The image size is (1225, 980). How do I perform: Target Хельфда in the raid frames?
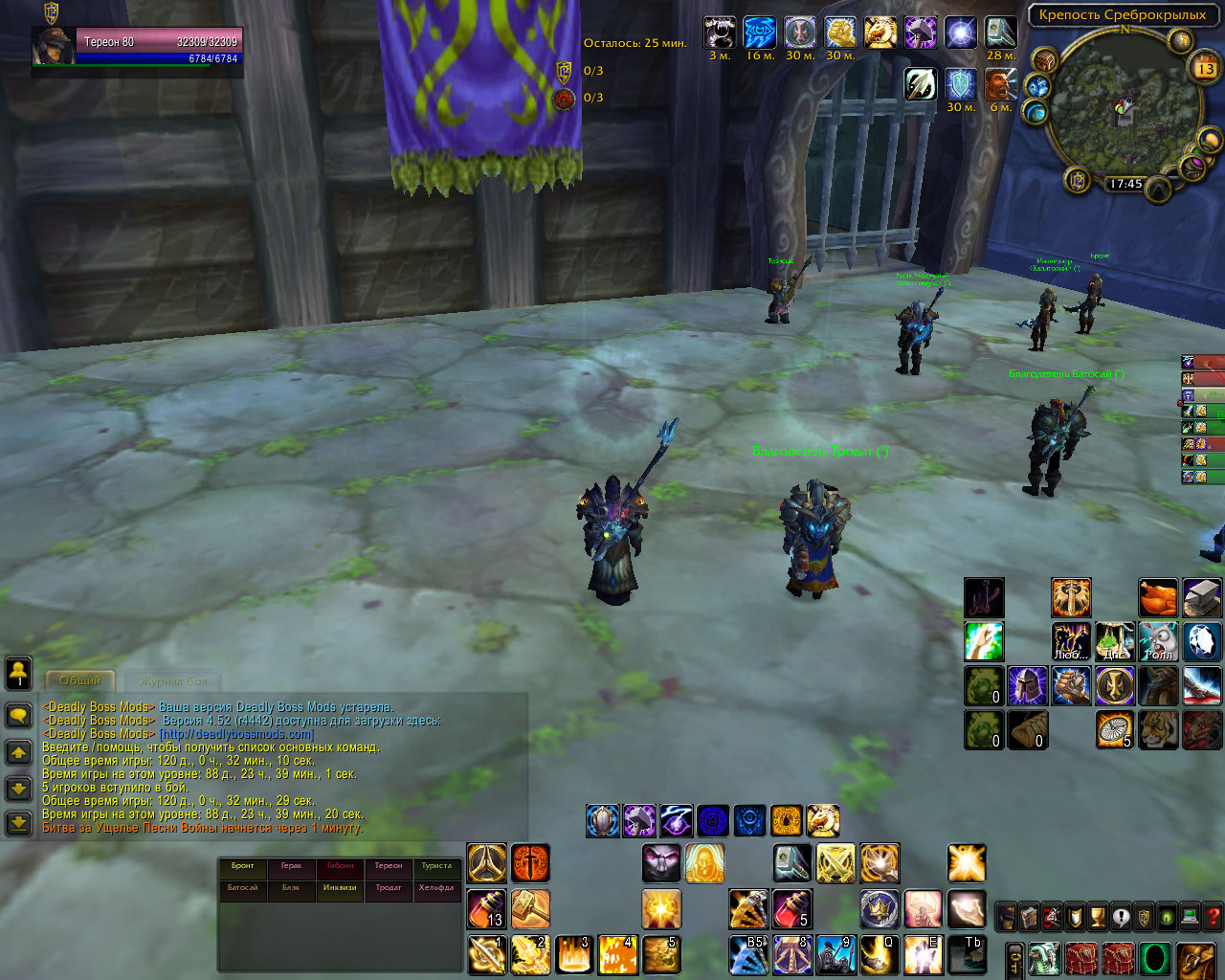click(436, 888)
